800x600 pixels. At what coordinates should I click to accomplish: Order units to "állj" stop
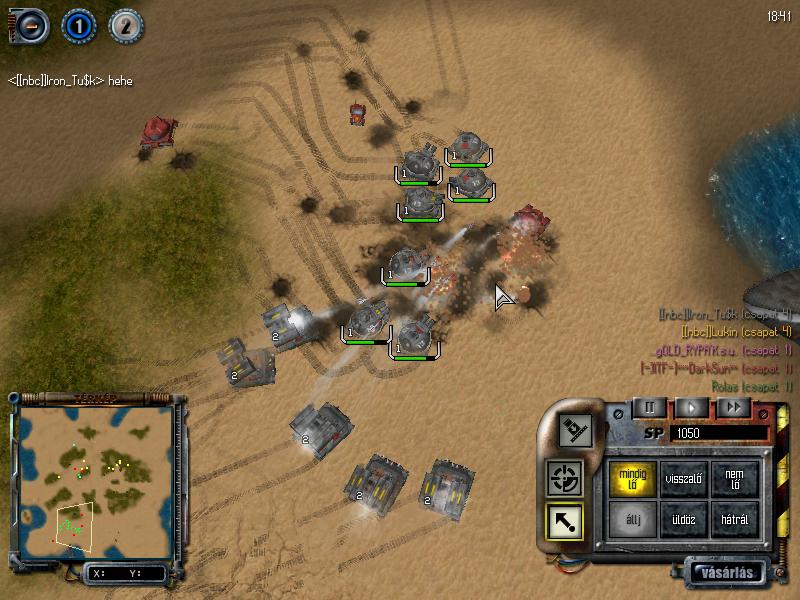[633, 519]
